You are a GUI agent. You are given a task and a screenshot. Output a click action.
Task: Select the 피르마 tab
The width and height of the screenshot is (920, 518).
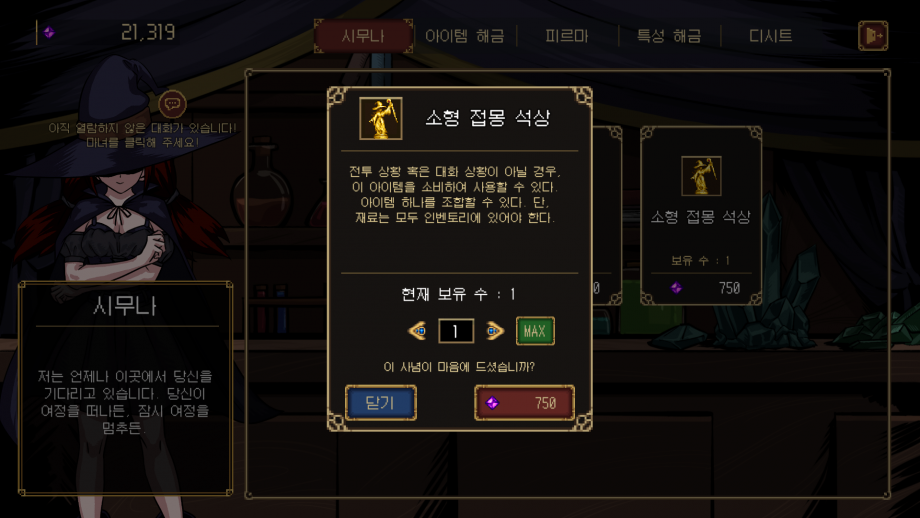(x=566, y=36)
